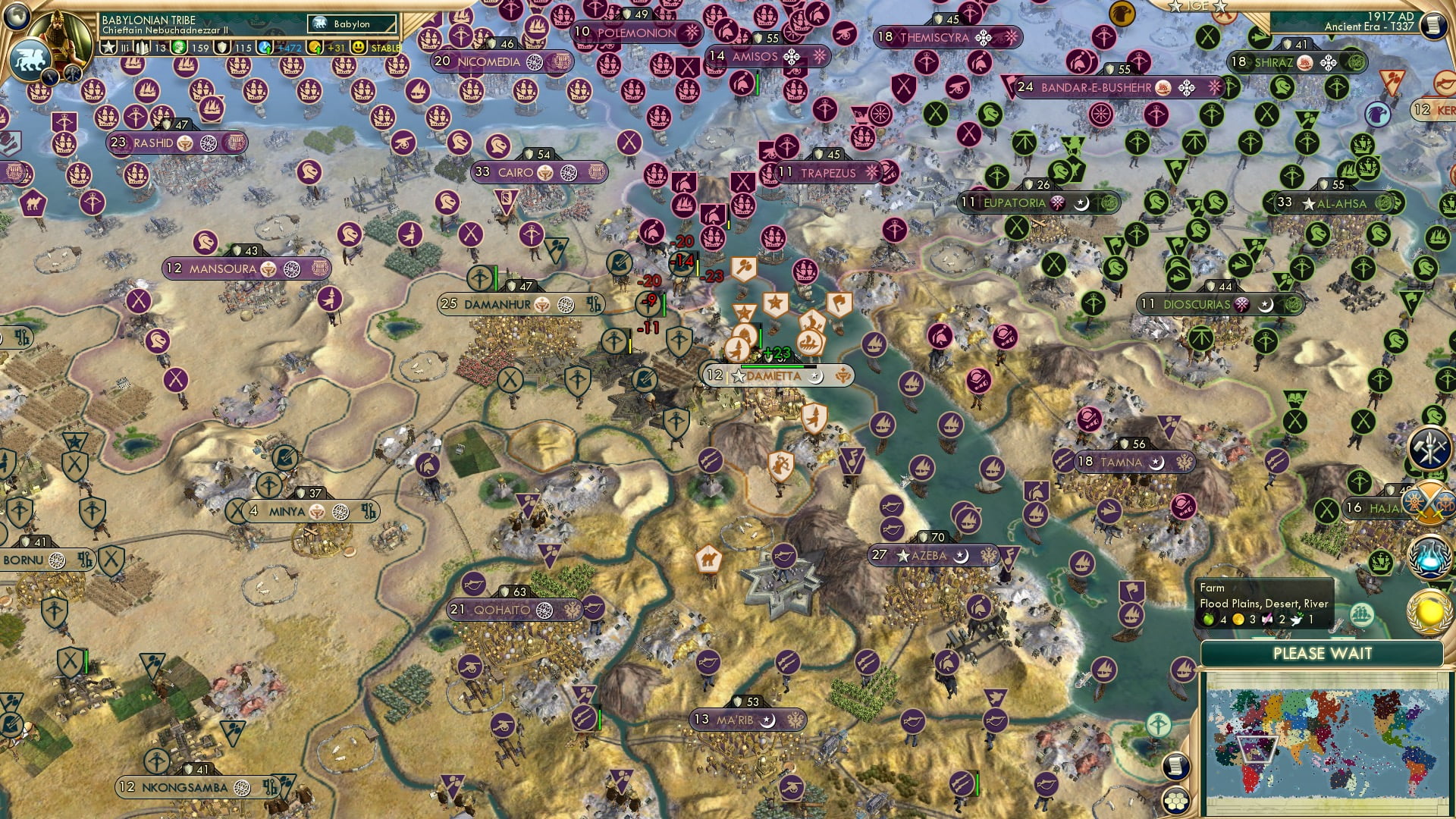Toggle the hexagon icon below the minimap
The height and width of the screenshot is (819, 1456).
[x=1176, y=800]
